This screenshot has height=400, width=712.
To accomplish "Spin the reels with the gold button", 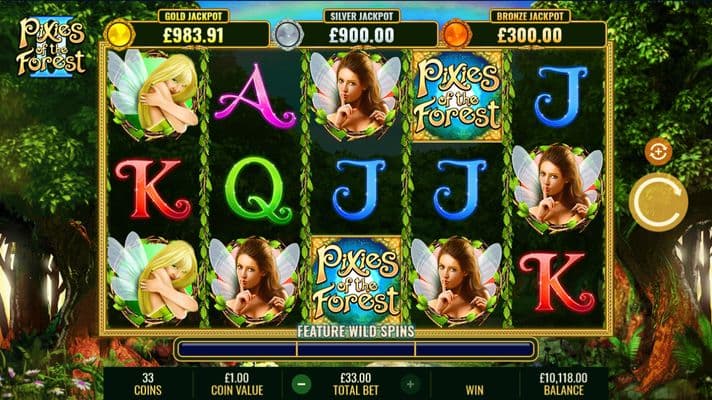I will (x=659, y=201).
